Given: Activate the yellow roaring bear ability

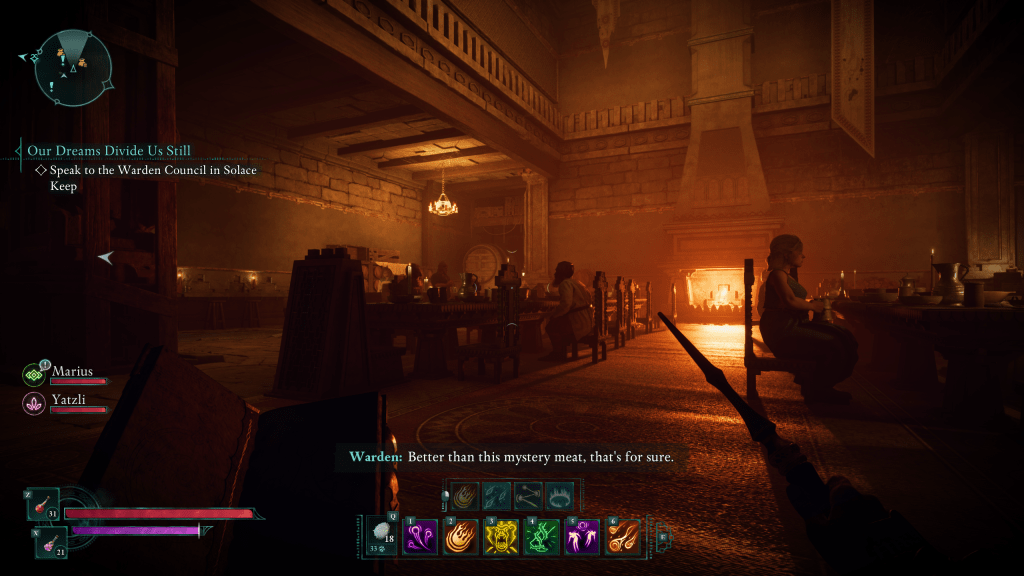Looking at the screenshot, I should (x=501, y=537).
